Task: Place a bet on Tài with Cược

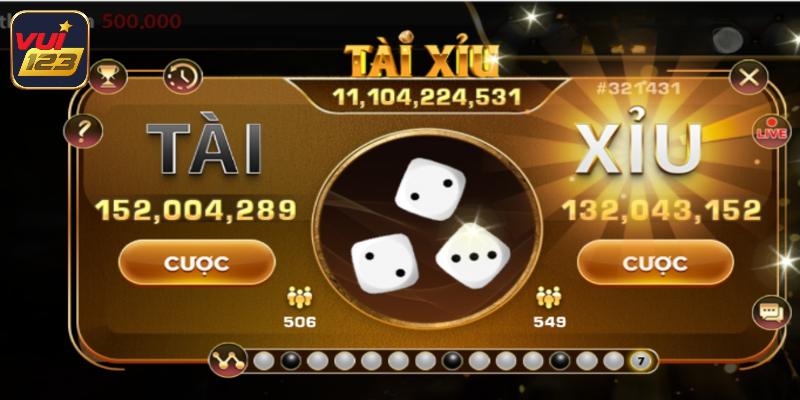Action: pos(196,263)
